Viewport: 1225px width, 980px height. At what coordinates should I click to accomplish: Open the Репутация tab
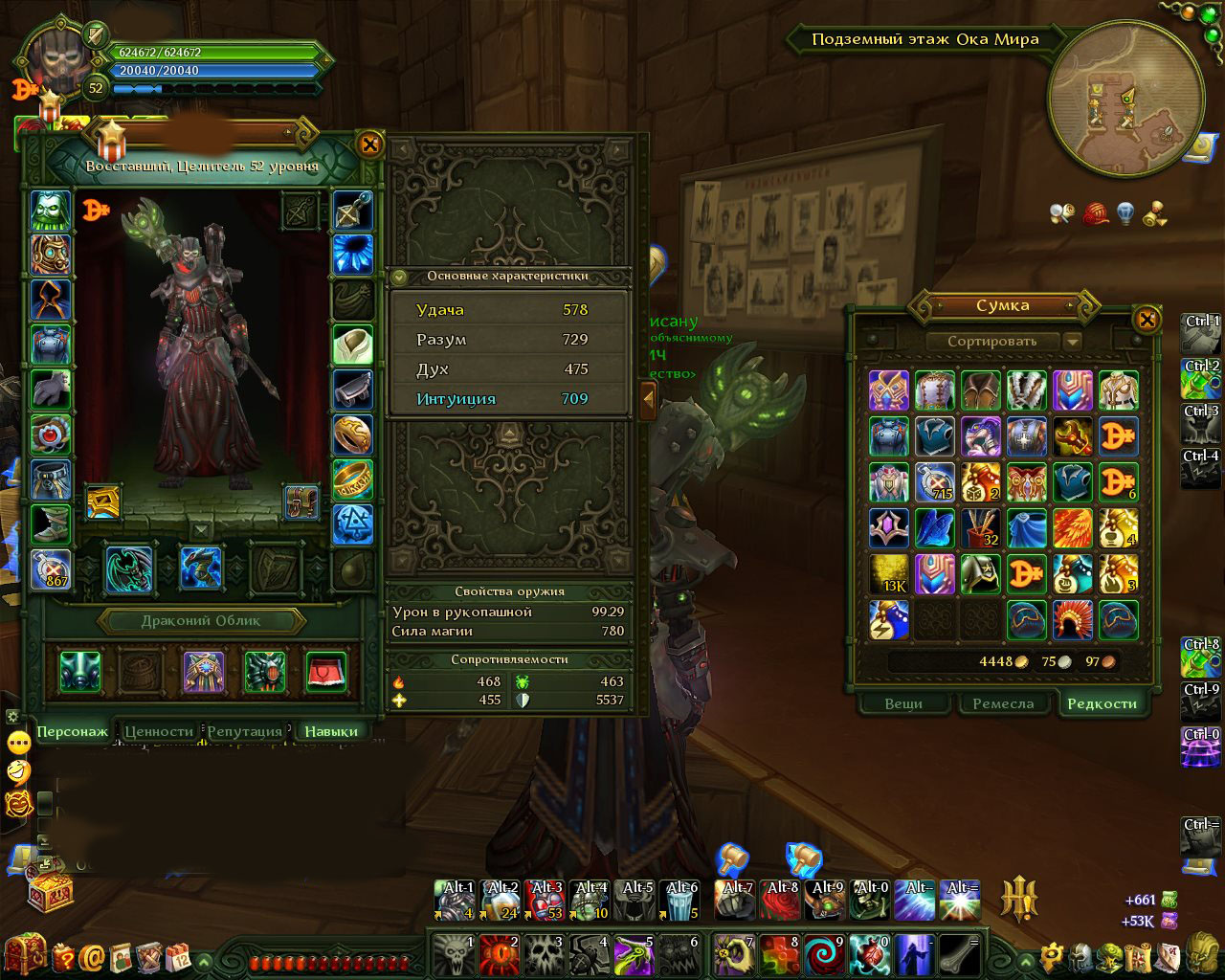tap(245, 731)
